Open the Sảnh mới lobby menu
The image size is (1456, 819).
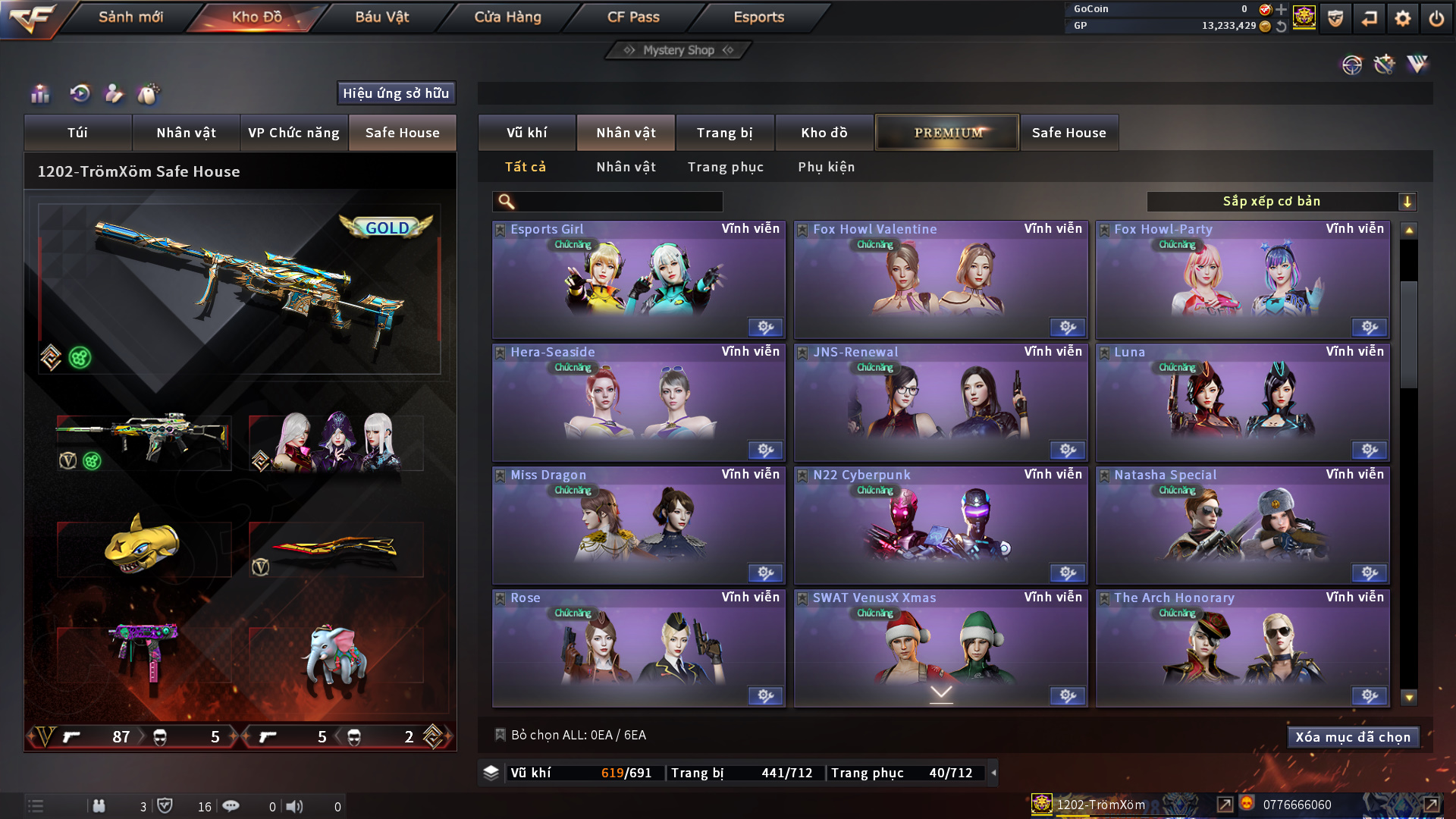(x=130, y=17)
